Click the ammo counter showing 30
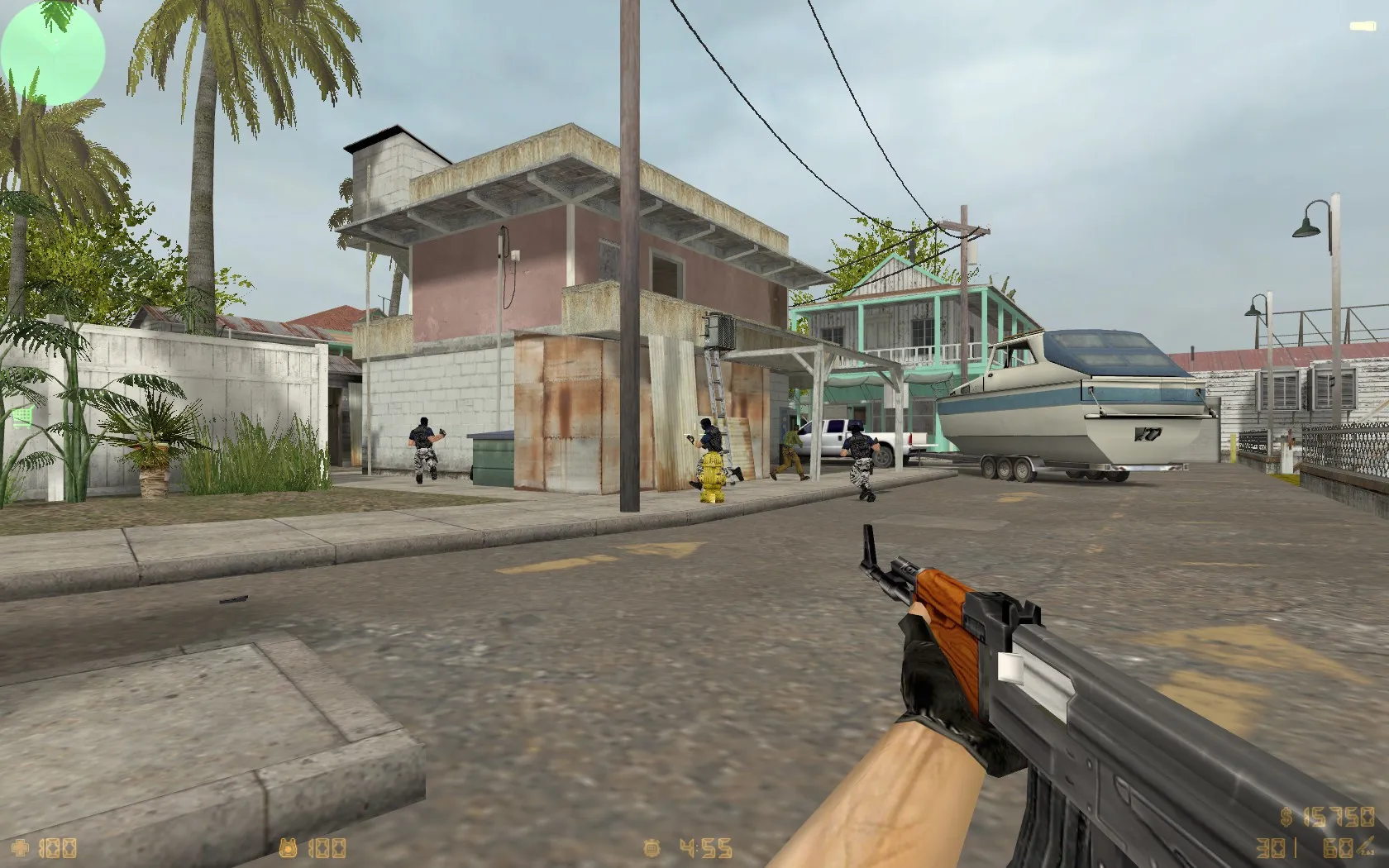The image size is (1389, 868). (x=1271, y=849)
